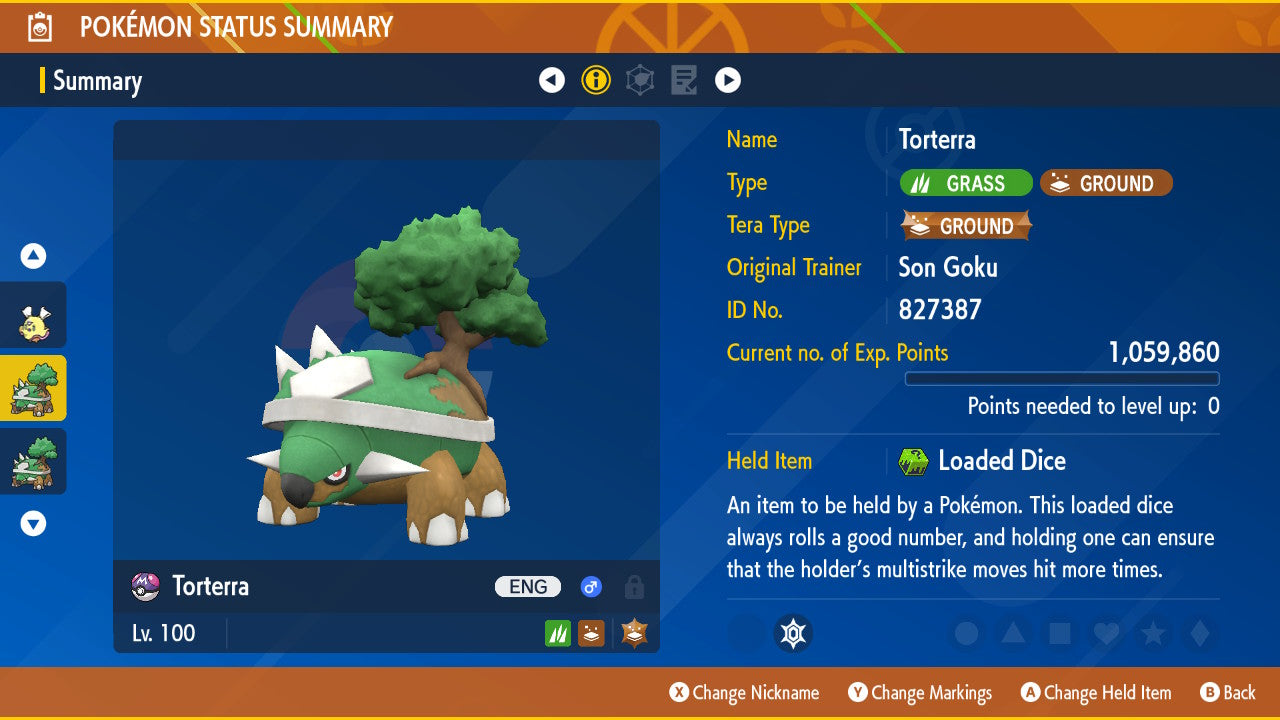1280x720 pixels.
Task: Go to the next summary page arrow
Action: [x=727, y=80]
